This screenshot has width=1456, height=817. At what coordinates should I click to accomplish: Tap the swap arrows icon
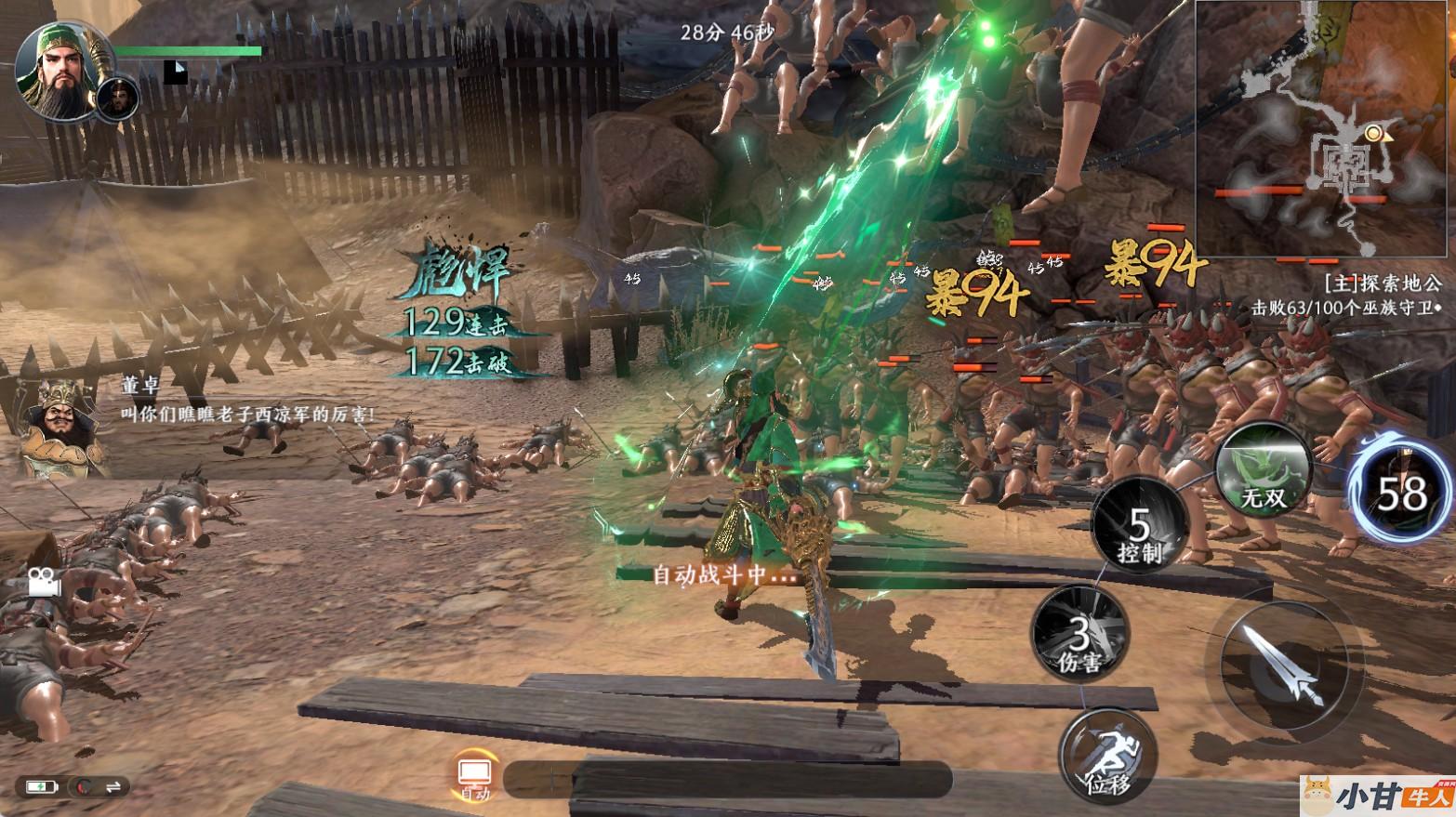113,787
